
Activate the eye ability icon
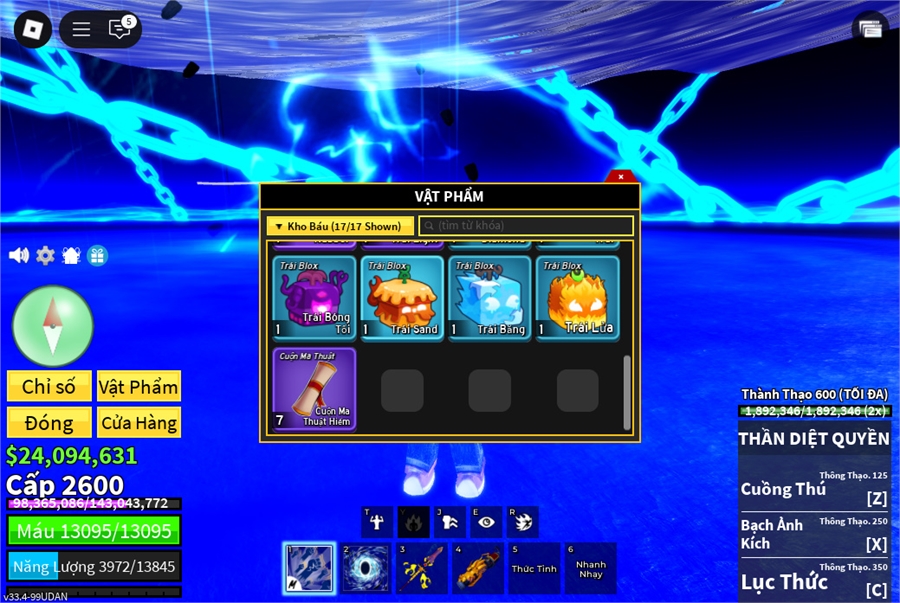[x=486, y=521]
